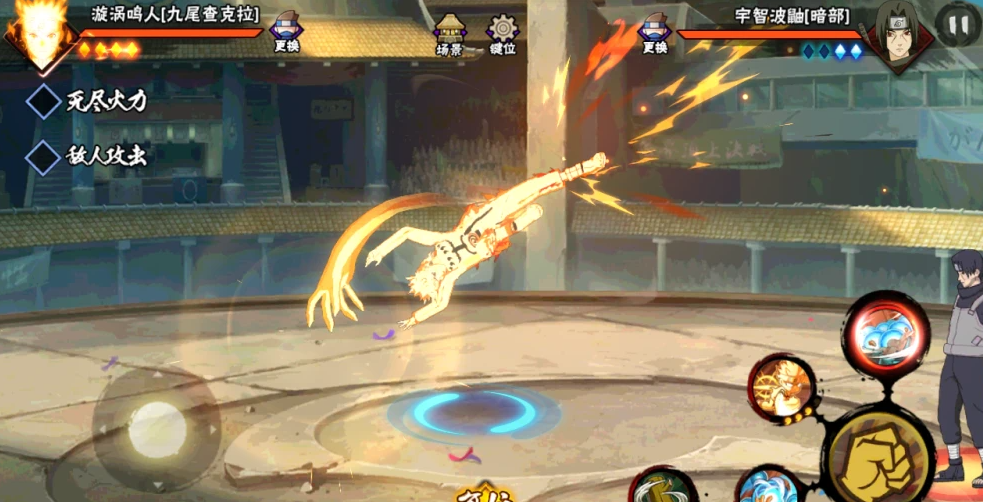Toggle the 无尽火力 option
This screenshot has width=983, height=502.
tap(45, 101)
